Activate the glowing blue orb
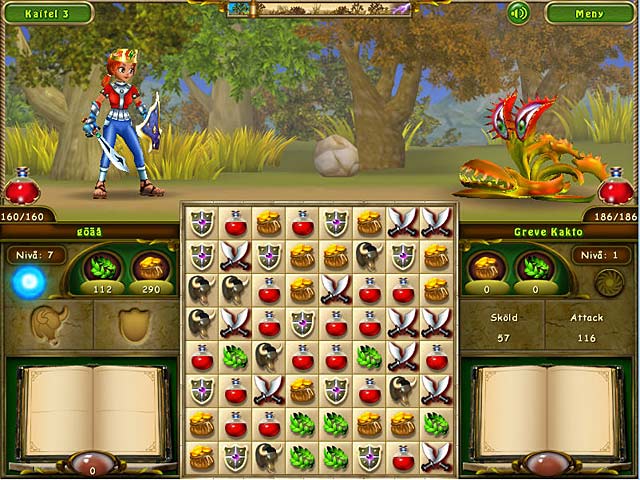This screenshot has width=640, height=480. [x=28, y=283]
